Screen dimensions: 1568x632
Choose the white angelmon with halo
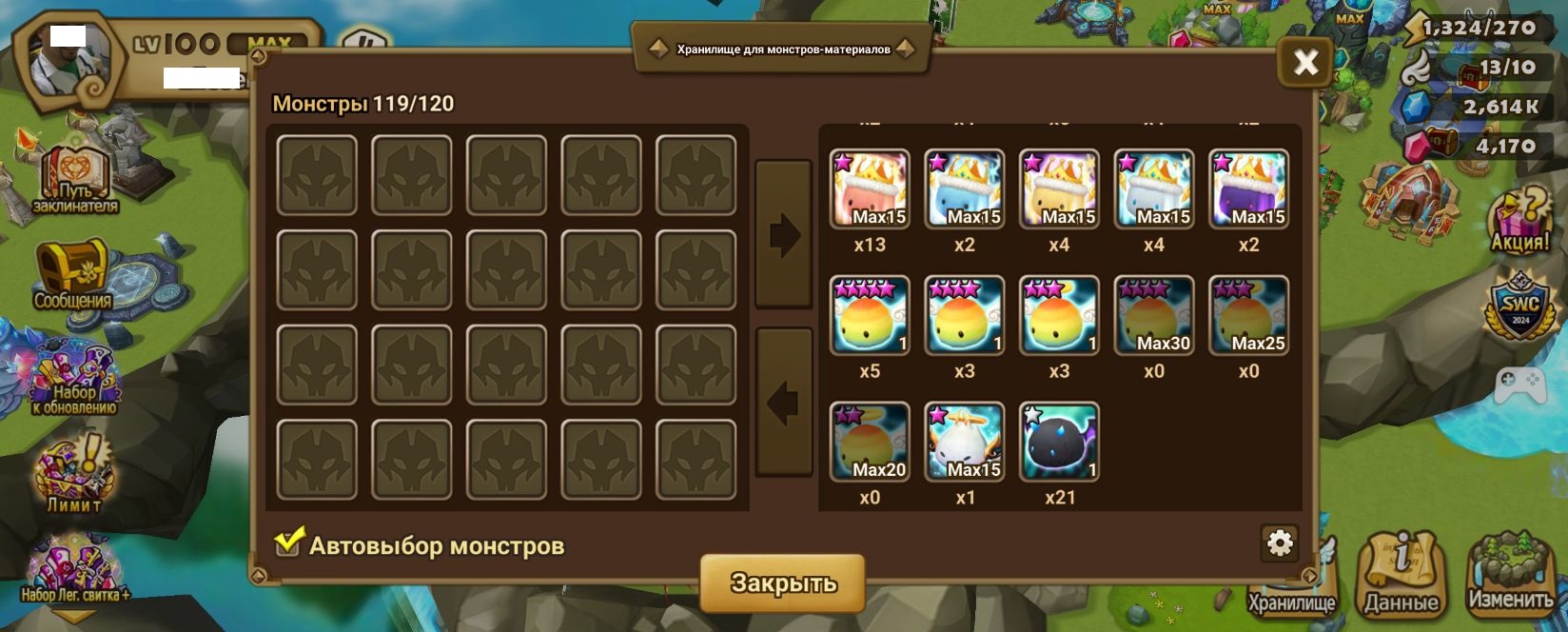point(964,442)
